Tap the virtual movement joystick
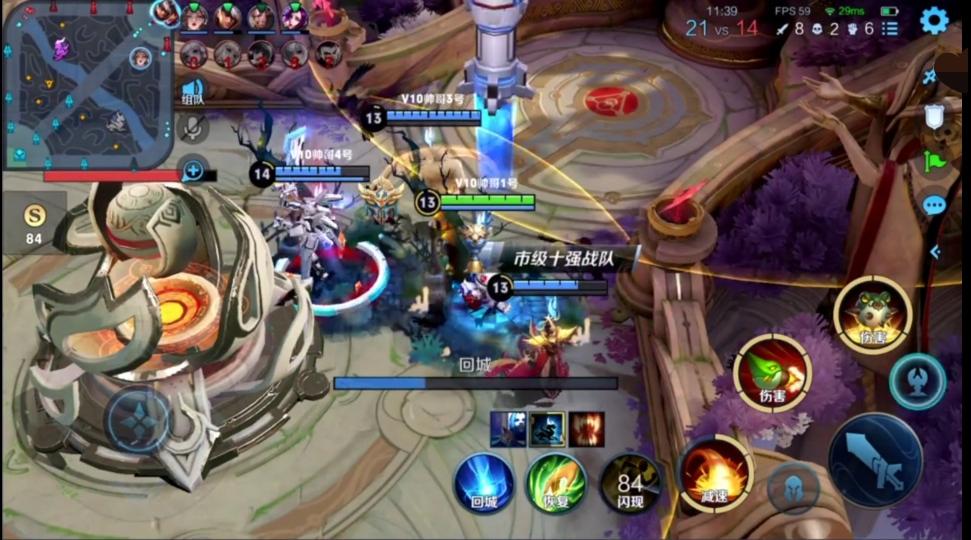The width and height of the screenshot is (971, 540). click(x=138, y=420)
